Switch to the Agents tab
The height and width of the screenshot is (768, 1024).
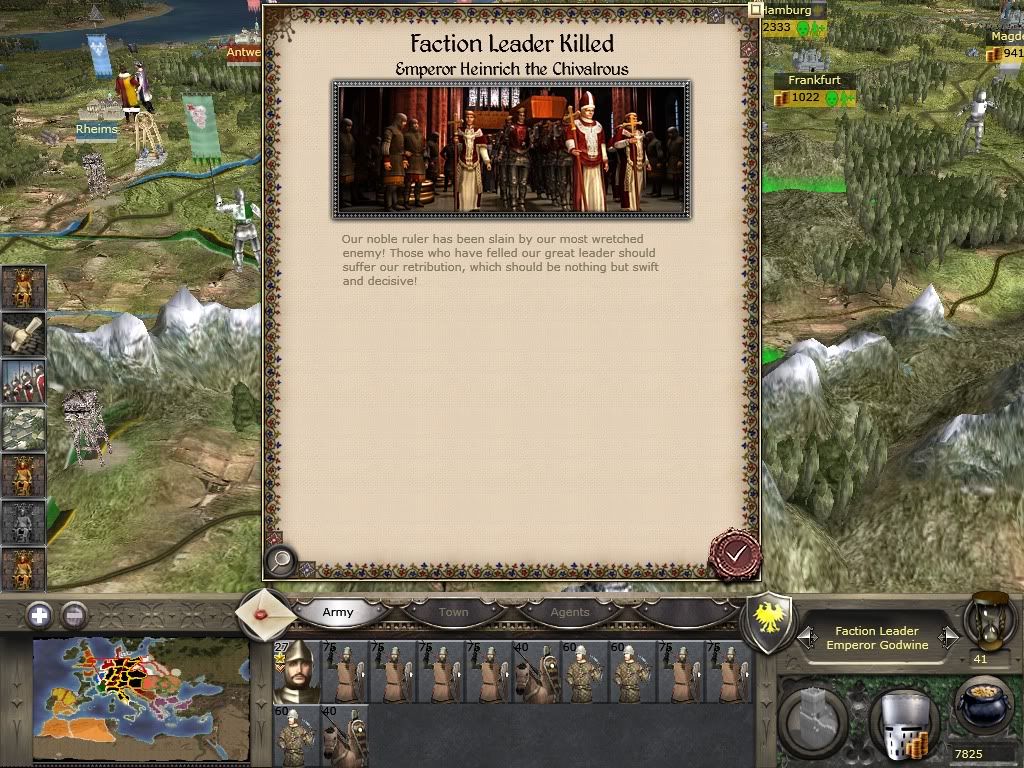pyautogui.click(x=570, y=612)
